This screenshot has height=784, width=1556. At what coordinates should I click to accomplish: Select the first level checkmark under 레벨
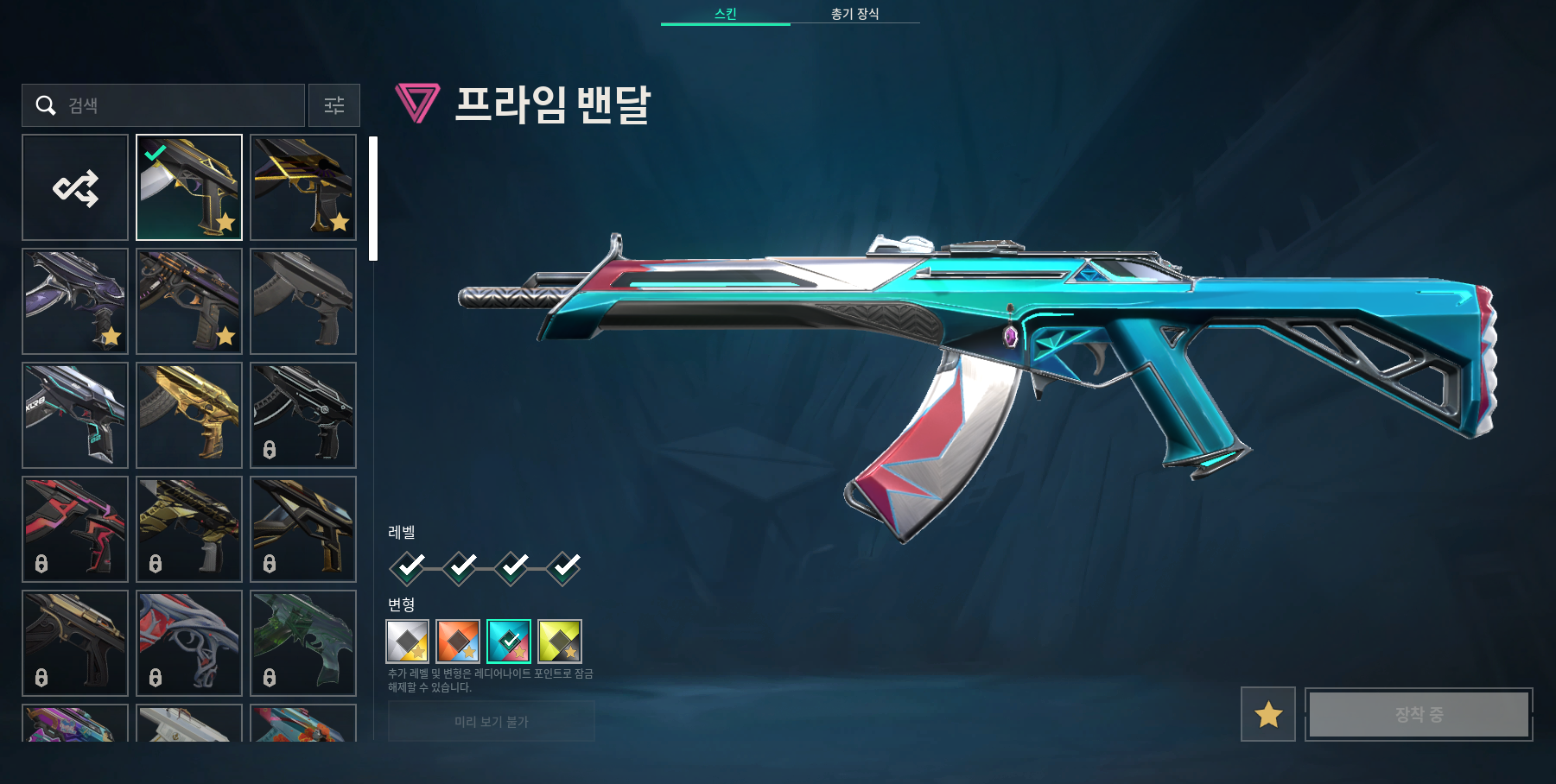[x=406, y=566]
